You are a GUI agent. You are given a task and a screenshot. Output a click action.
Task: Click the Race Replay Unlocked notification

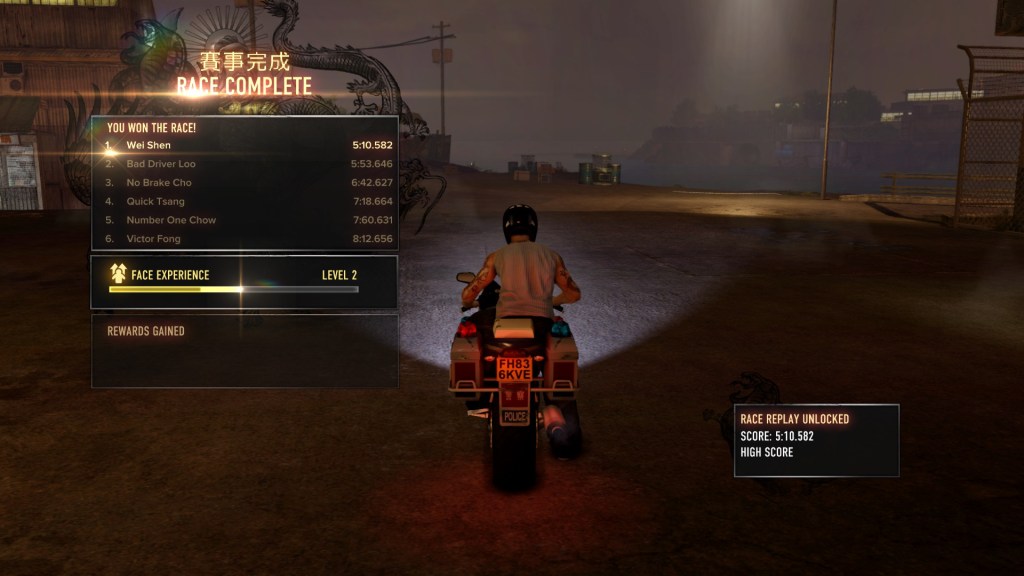tap(816, 440)
